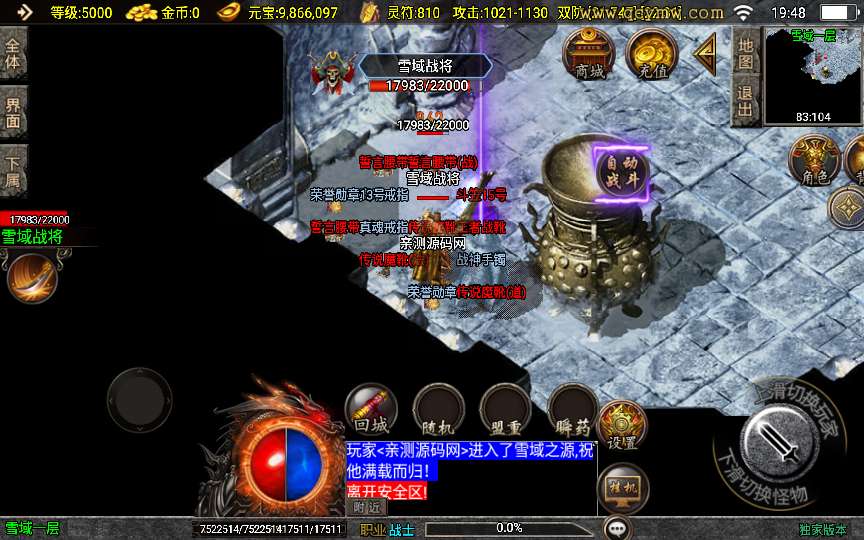Screen dimensions: 864x540
Task: Activate the 随机 random teleport slot
Action: coord(438,411)
